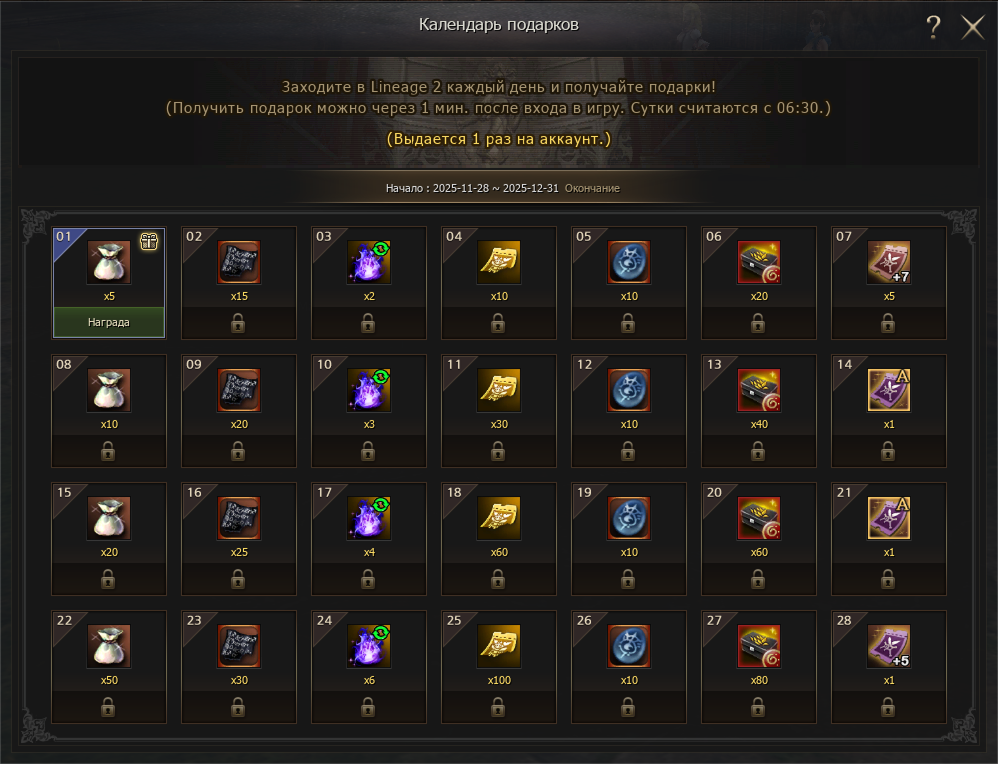Select the day 05 blue rune stone
This screenshot has height=764, width=998.
629,262
